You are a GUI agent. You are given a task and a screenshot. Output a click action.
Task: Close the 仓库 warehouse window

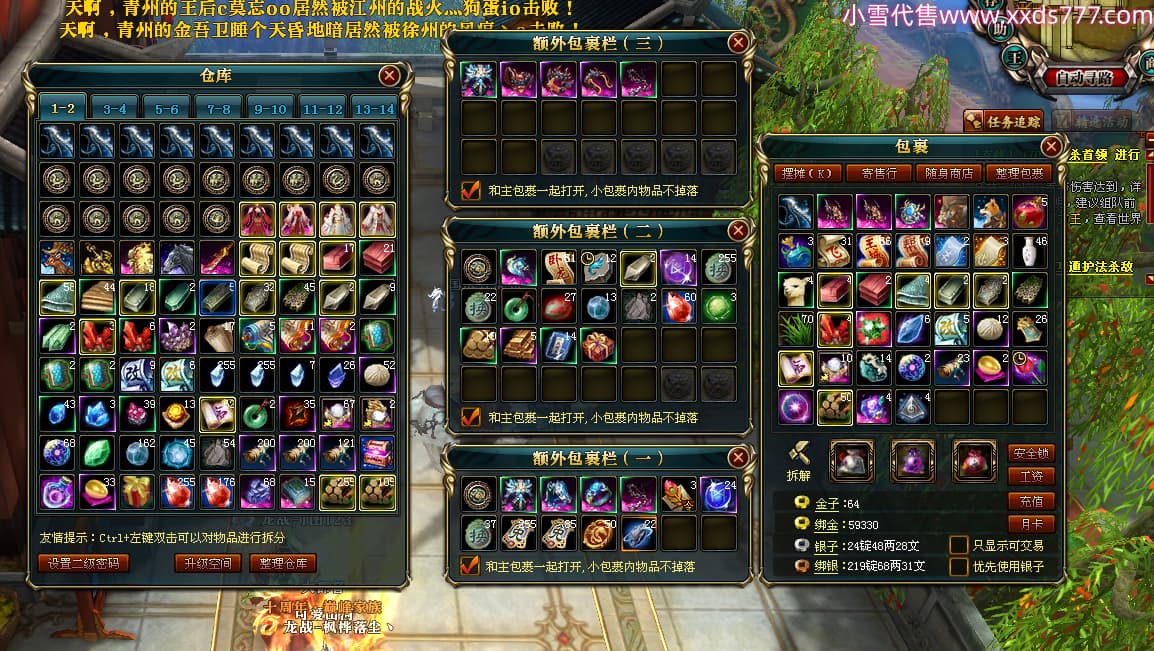click(x=389, y=75)
